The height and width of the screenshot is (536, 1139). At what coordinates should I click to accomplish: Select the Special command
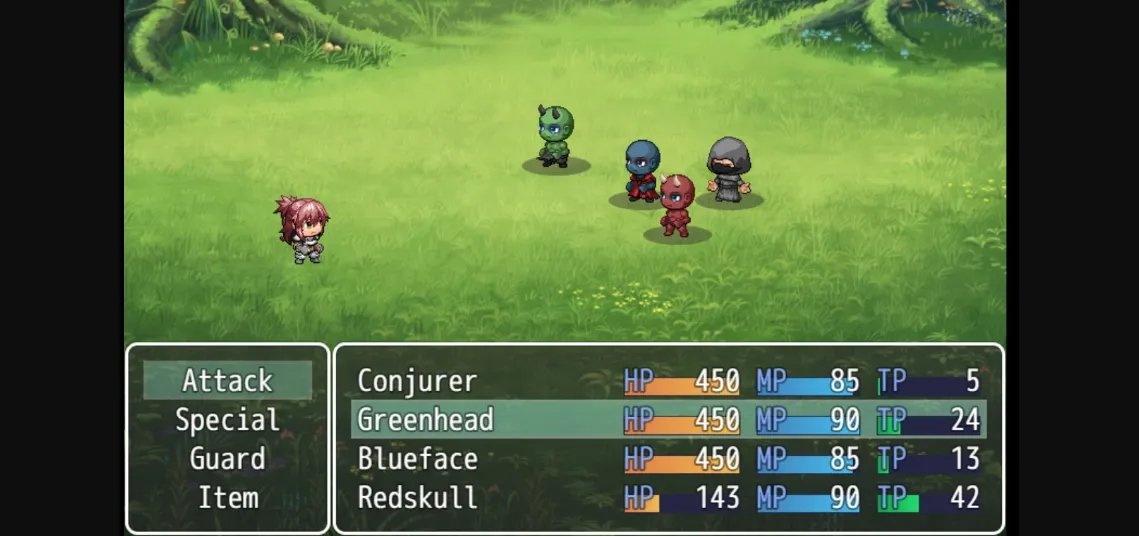[227, 420]
